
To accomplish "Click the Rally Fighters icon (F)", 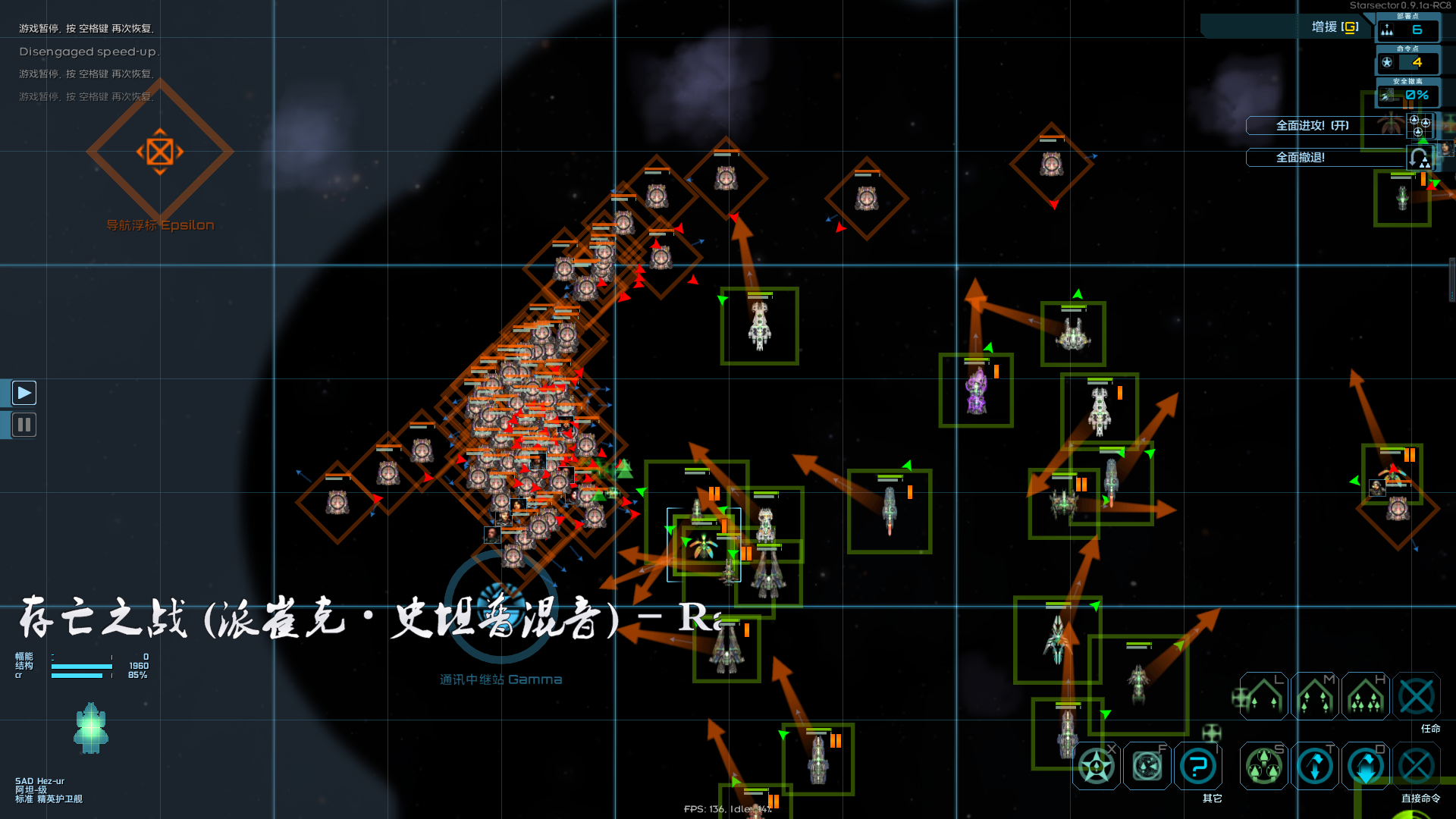I will 1145,766.
